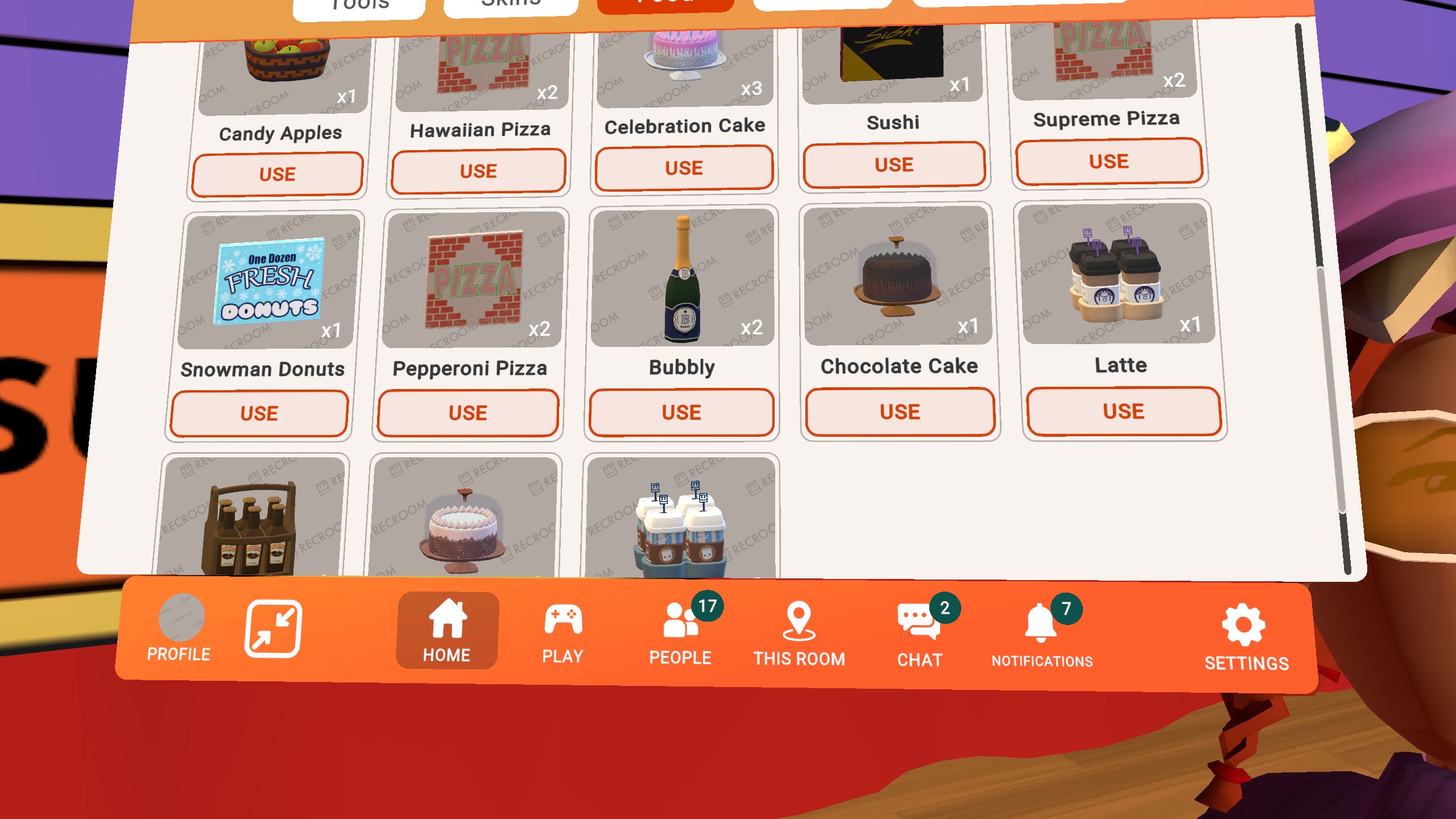The height and width of the screenshot is (819, 1456).
Task: Select the Food tab
Action: [665, 5]
